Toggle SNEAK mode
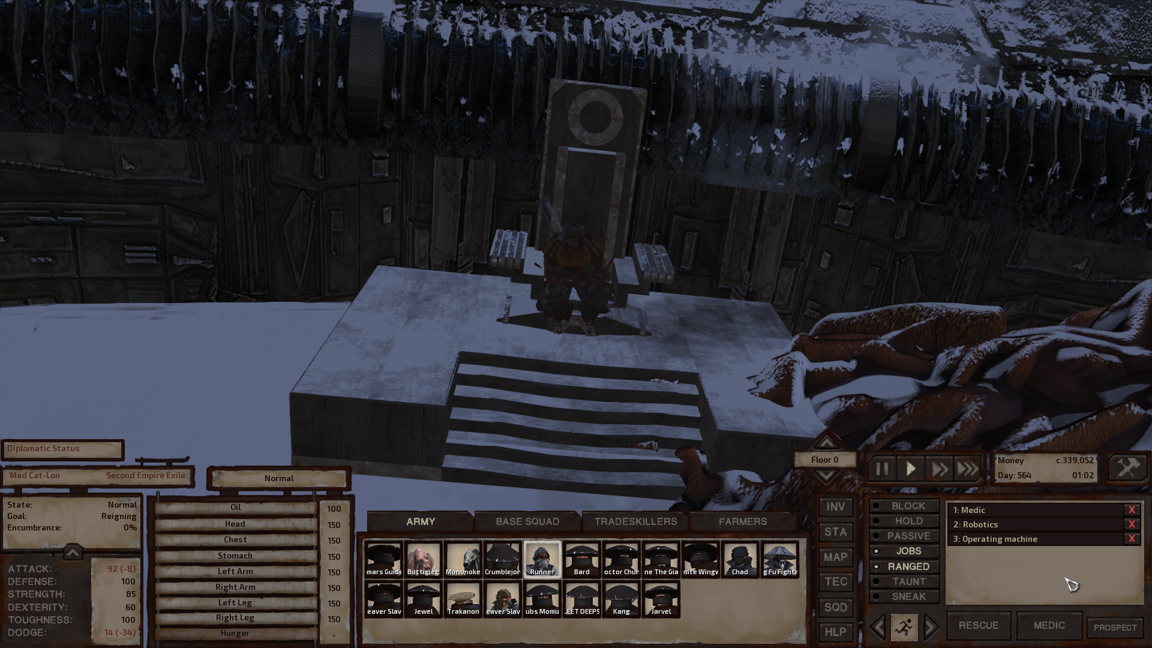 click(908, 596)
